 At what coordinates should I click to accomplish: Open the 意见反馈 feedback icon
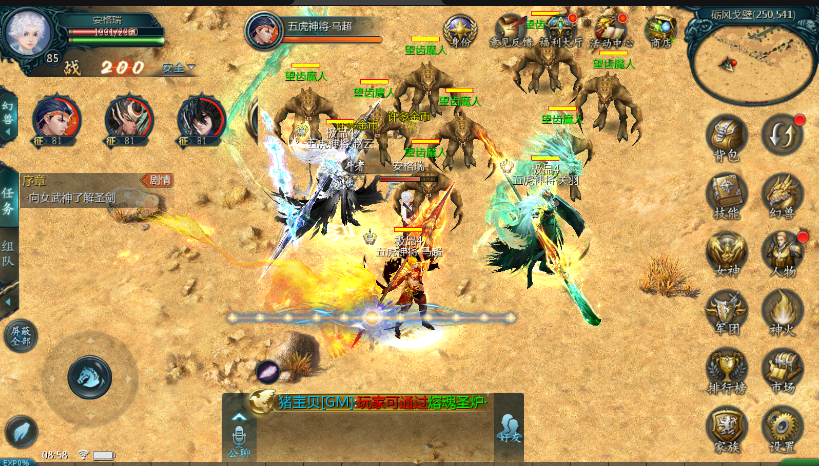pos(510,30)
